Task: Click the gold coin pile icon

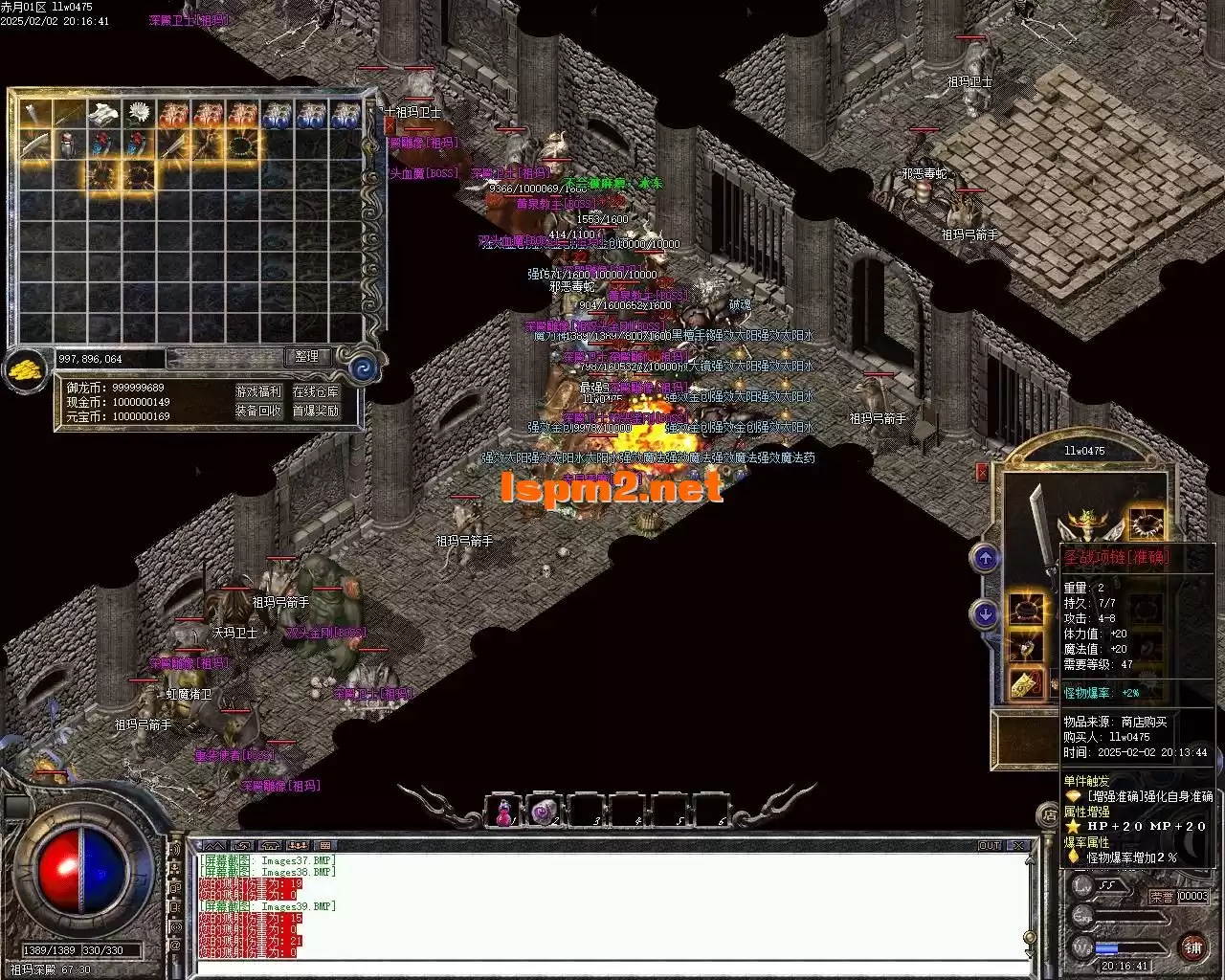Action: point(26,369)
